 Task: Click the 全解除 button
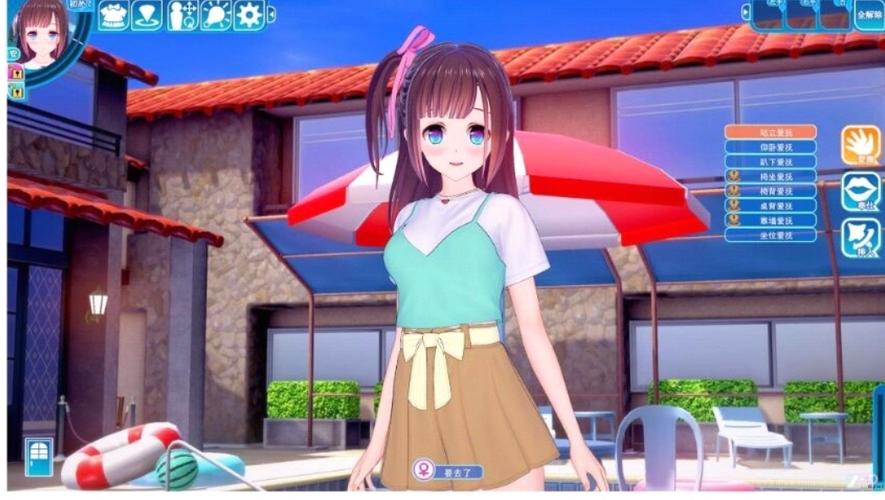(869, 16)
